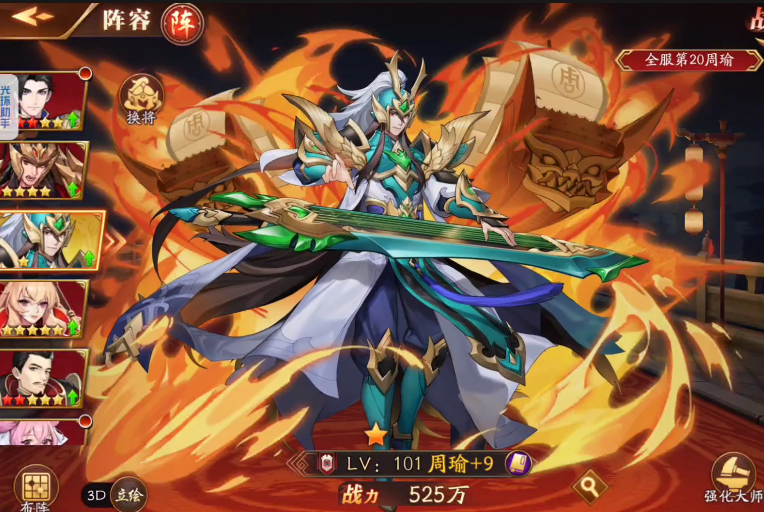Open the 光环助手 side tab
Viewport: 764px width, 512px height.
pyautogui.click(x=8, y=100)
